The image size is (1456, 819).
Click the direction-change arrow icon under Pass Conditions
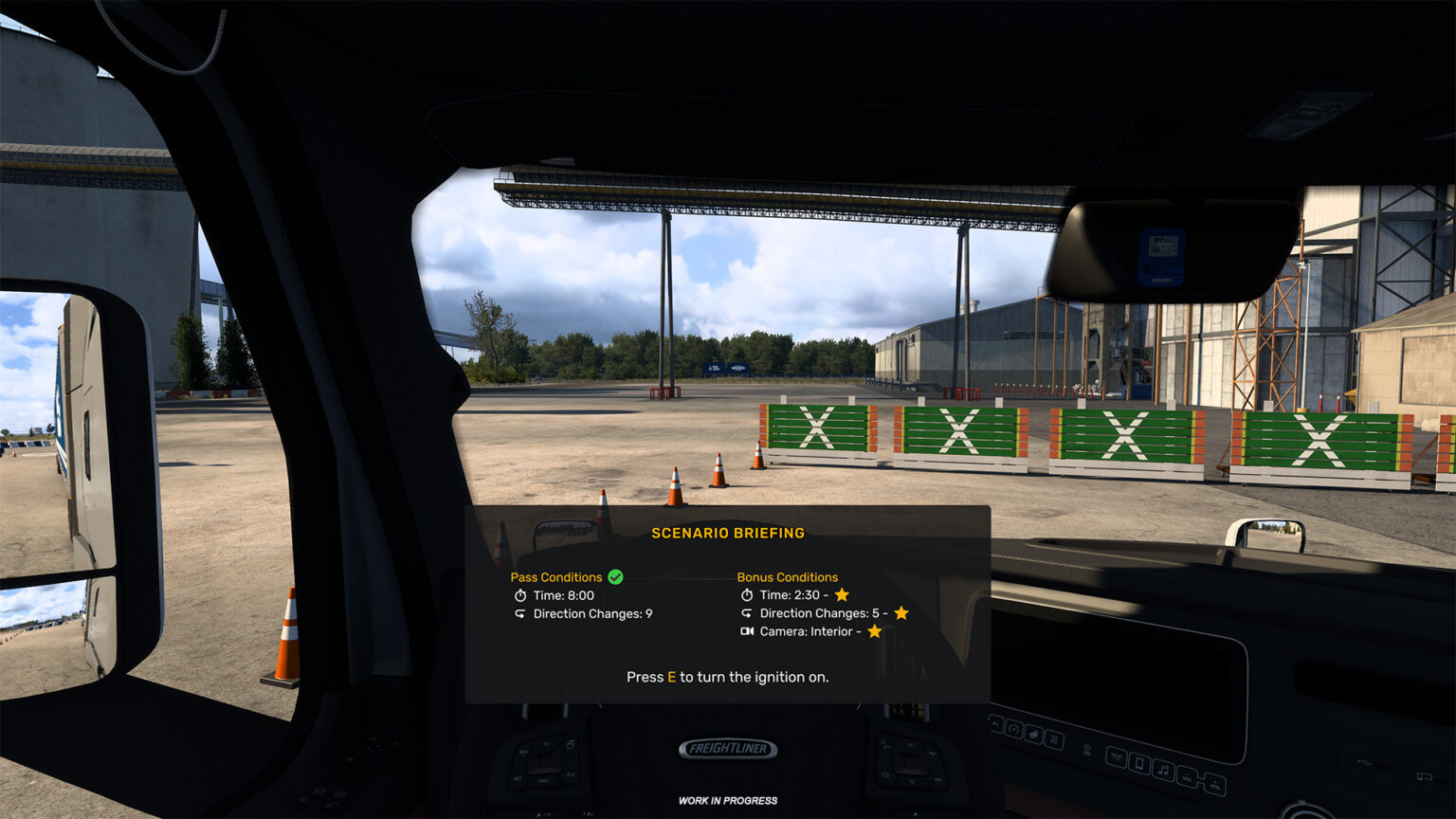coord(520,613)
